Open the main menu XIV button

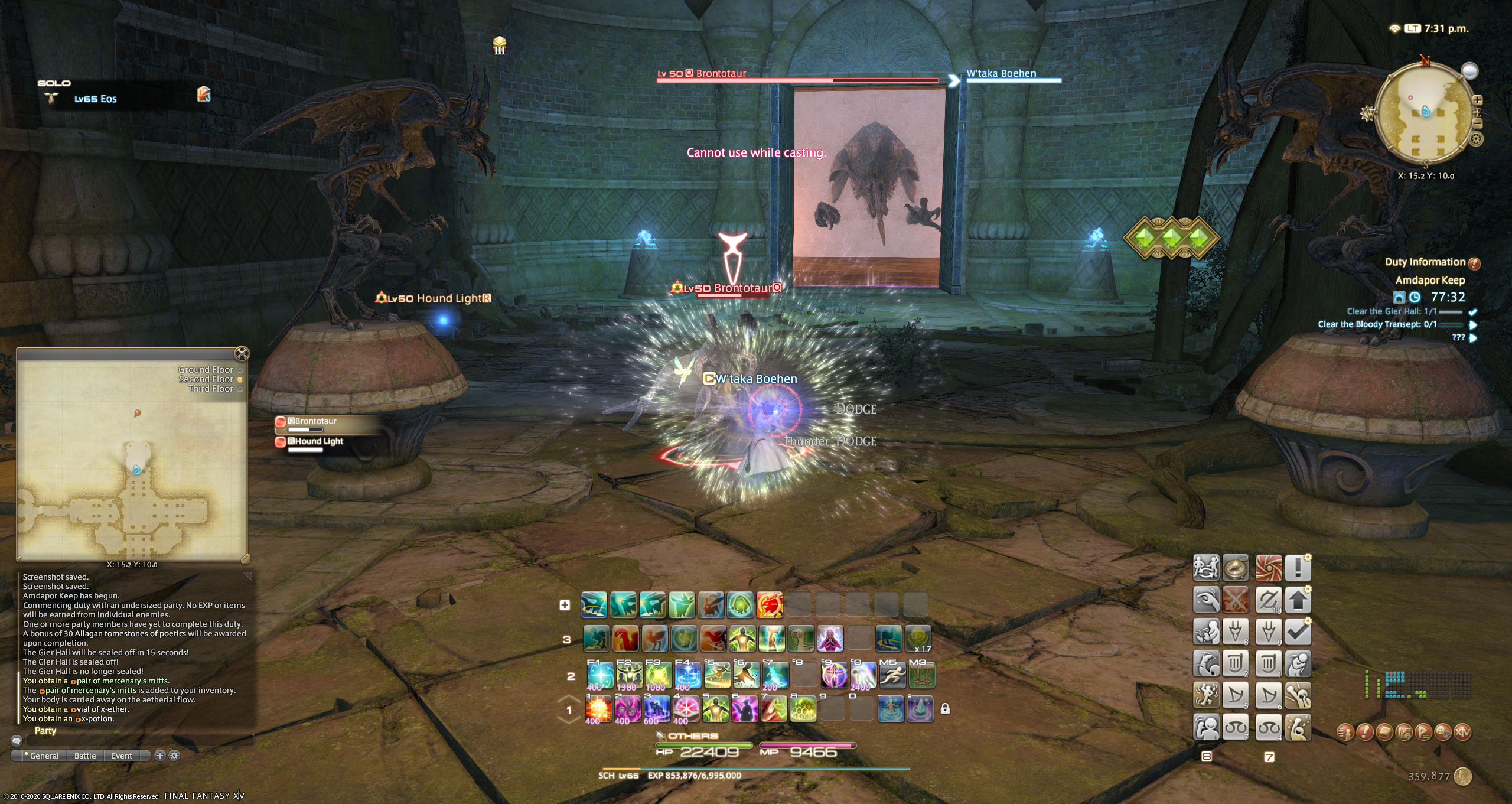tap(1462, 733)
